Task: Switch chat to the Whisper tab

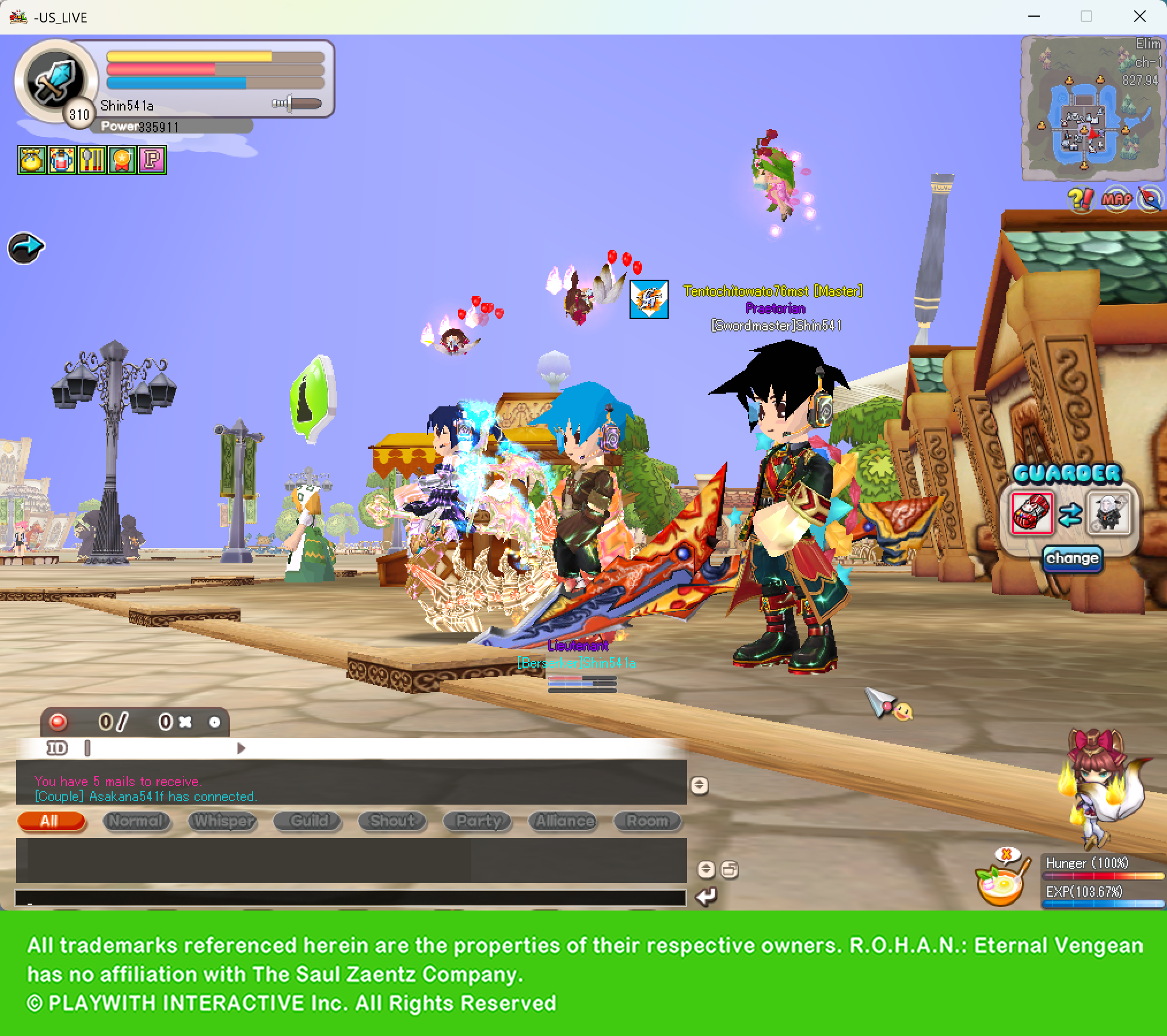Action: pos(223,821)
